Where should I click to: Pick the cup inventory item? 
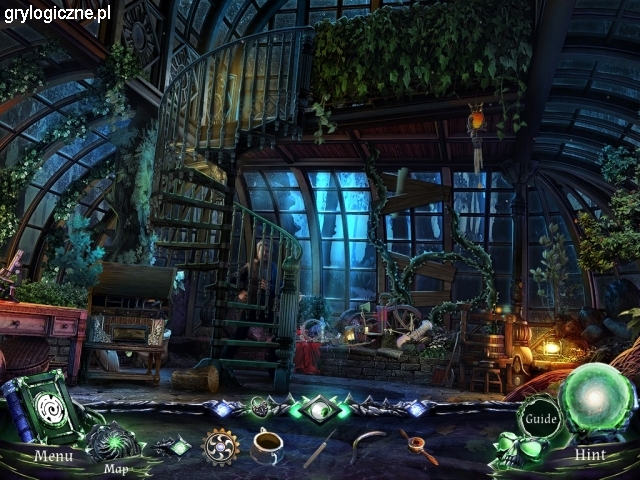[268, 444]
